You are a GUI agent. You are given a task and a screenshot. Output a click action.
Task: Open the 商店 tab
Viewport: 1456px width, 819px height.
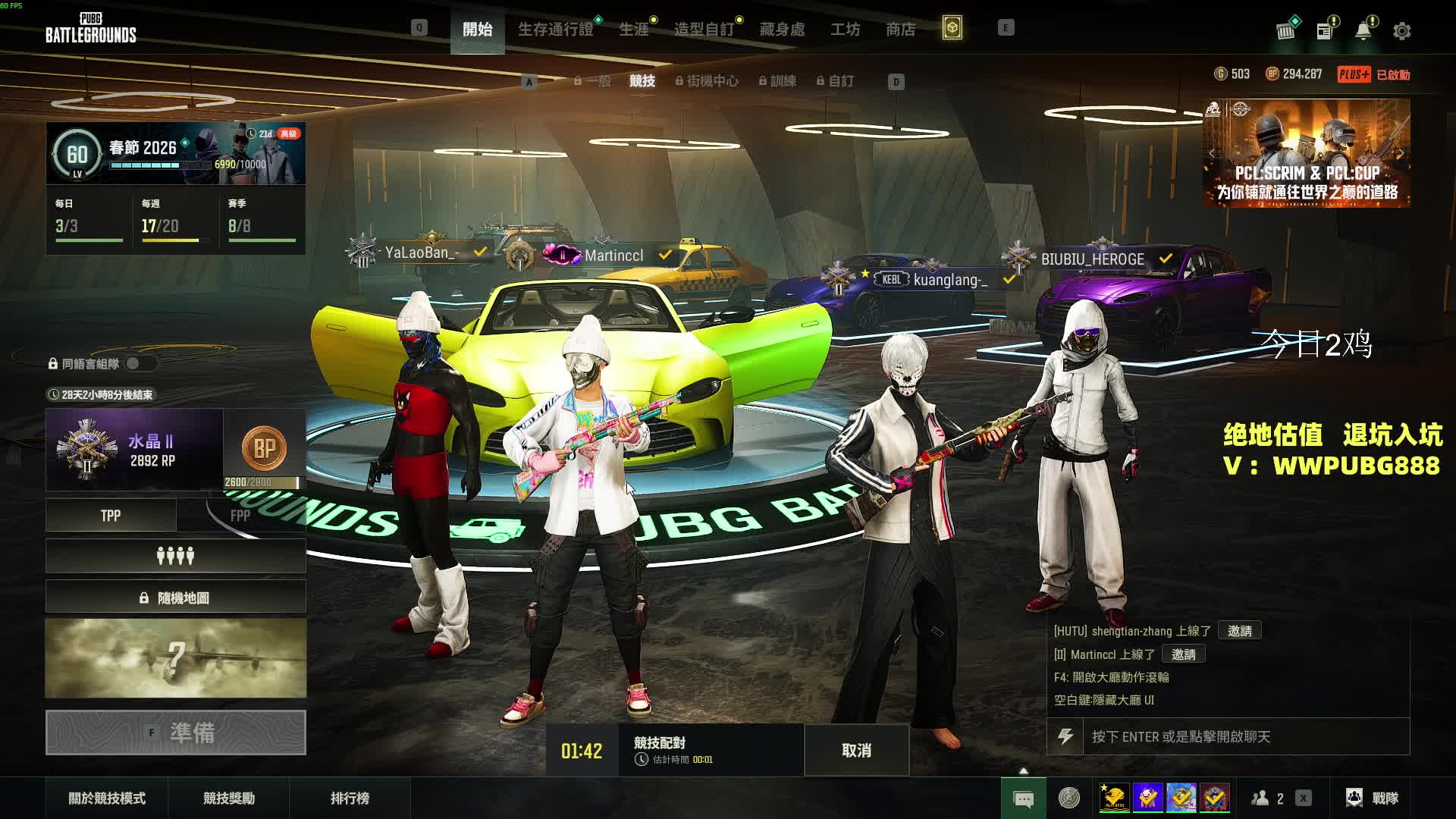tap(900, 30)
